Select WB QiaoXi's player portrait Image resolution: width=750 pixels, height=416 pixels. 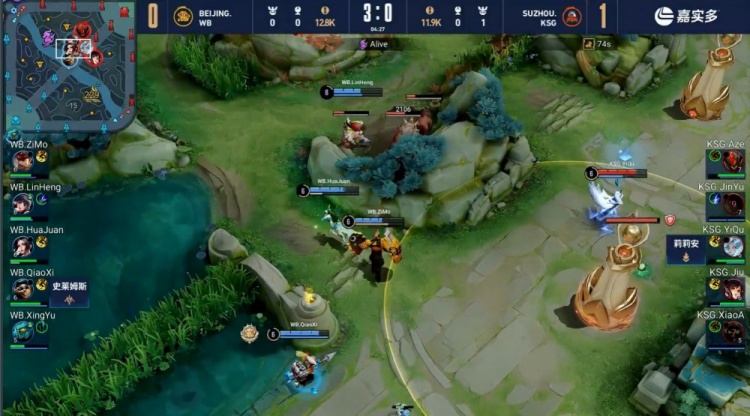pyautogui.click(x=22, y=289)
